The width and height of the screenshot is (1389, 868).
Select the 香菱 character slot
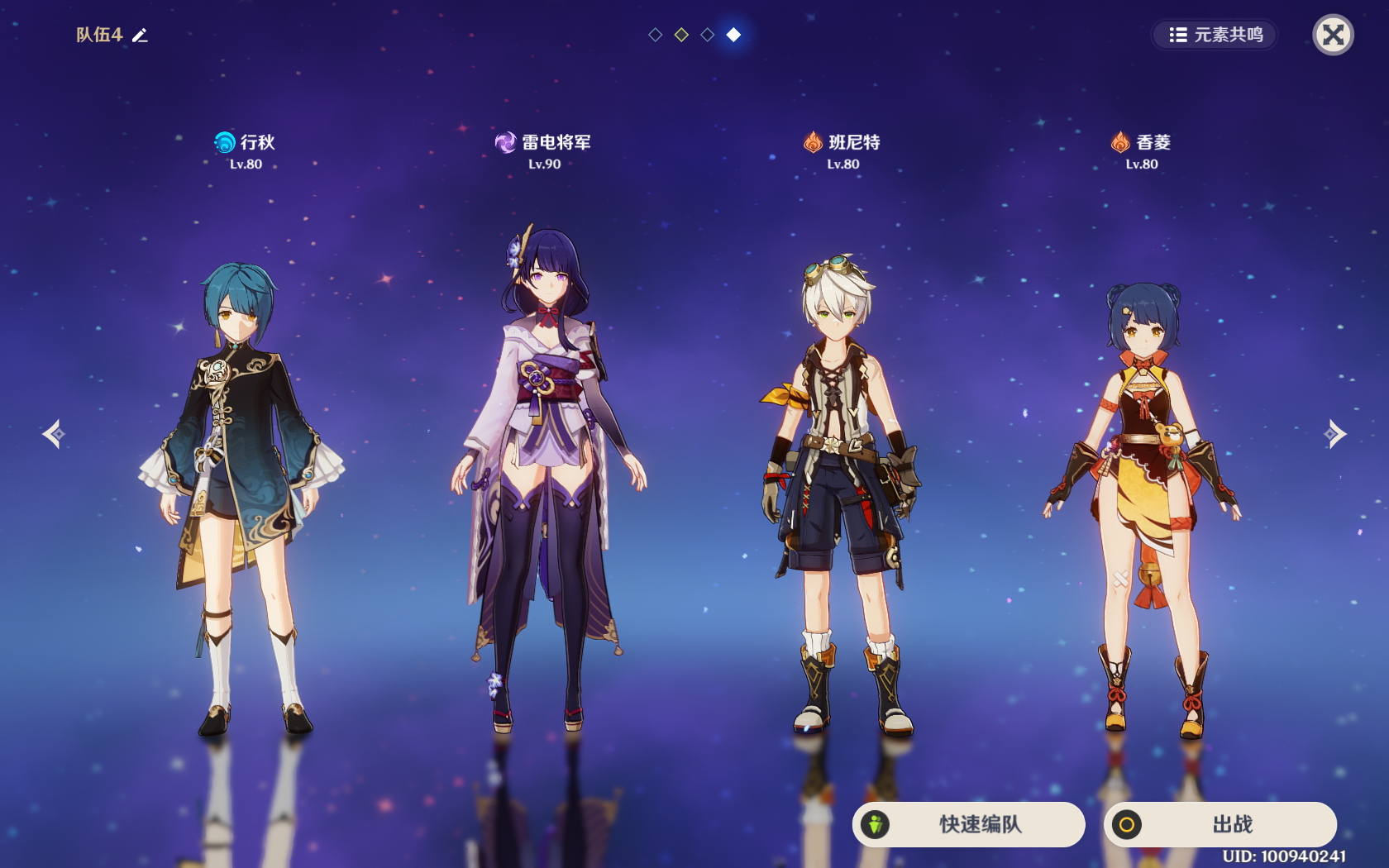1143,504
